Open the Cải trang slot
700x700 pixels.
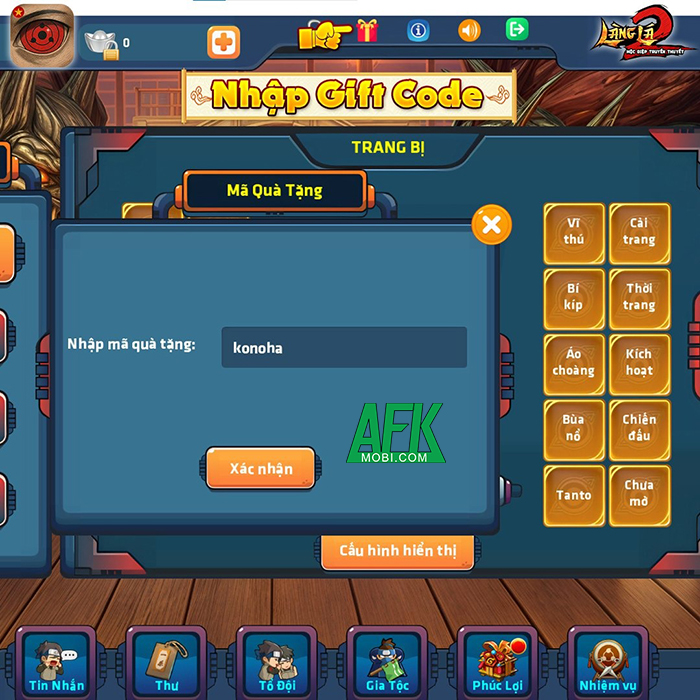[639, 232]
